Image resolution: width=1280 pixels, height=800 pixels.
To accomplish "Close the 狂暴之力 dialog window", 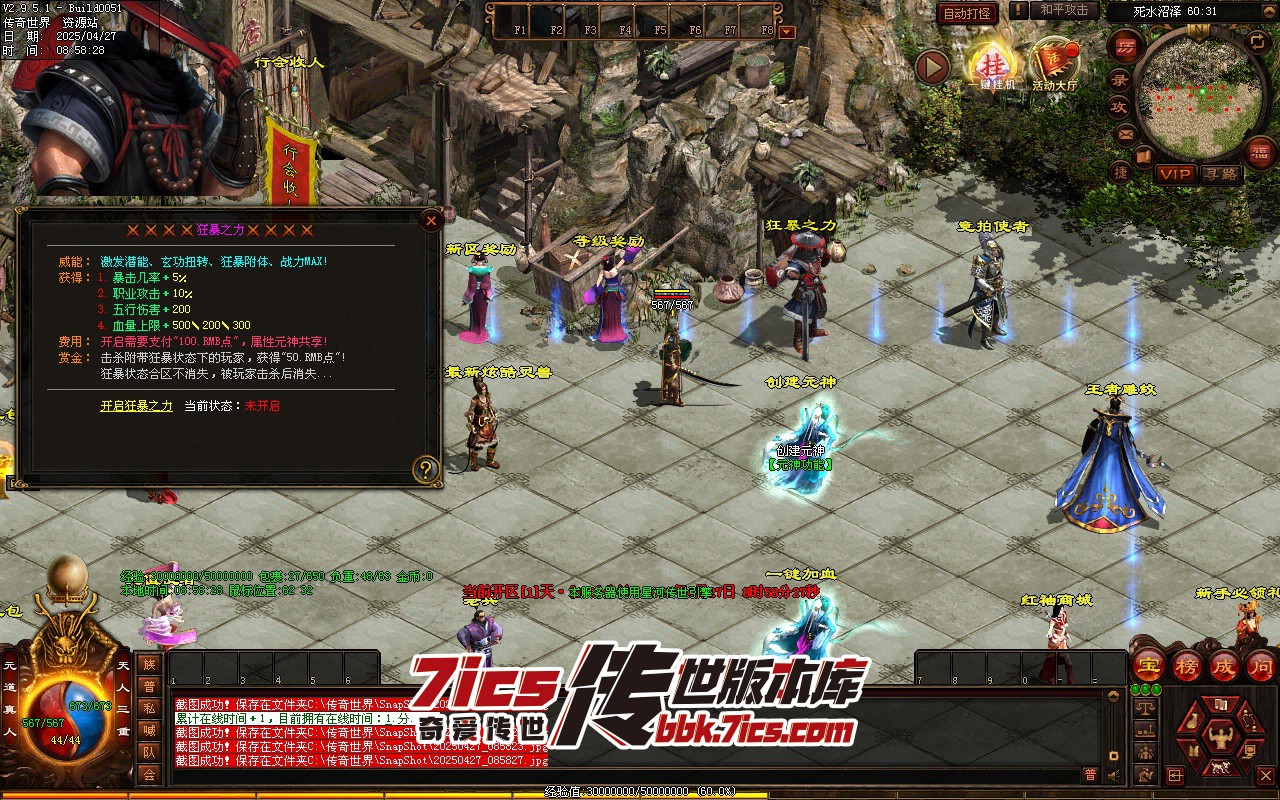I will click(431, 220).
